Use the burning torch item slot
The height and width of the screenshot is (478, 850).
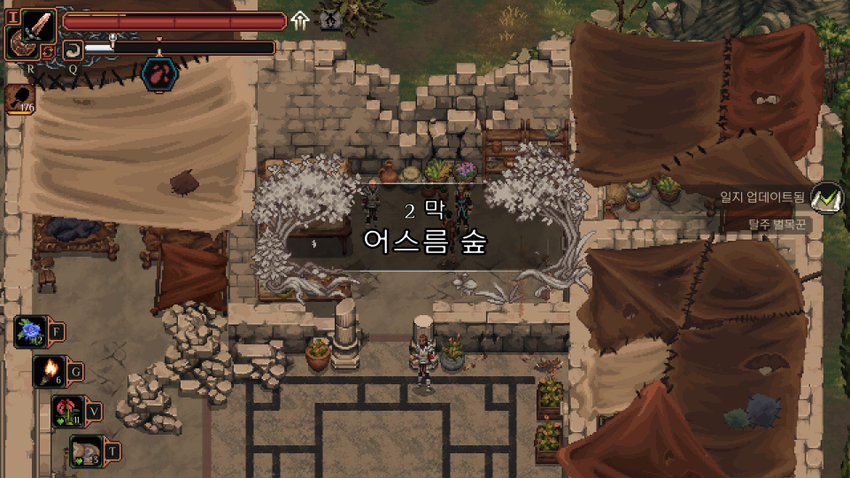pos(50,371)
